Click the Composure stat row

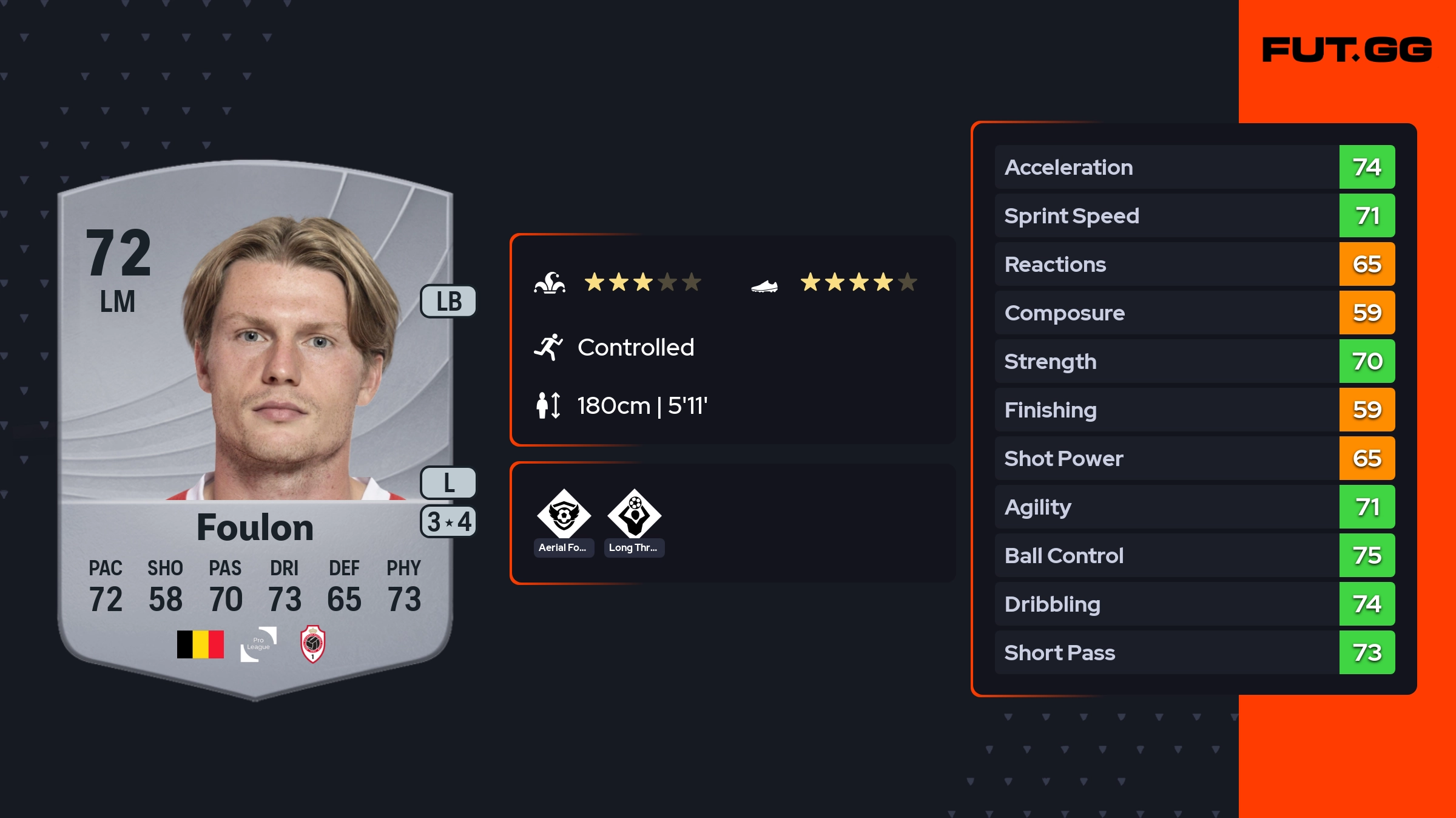pos(1194,313)
